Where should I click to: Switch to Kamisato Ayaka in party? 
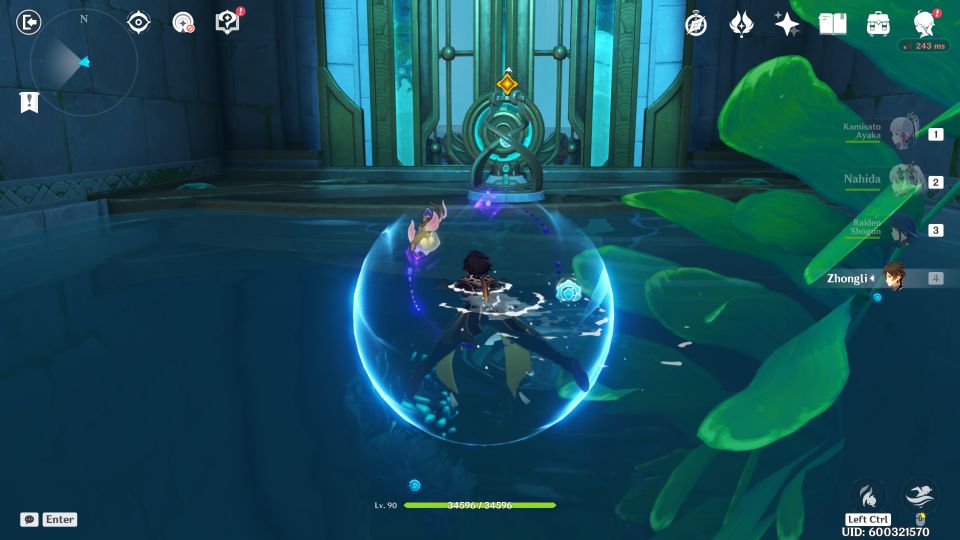[x=905, y=133]
